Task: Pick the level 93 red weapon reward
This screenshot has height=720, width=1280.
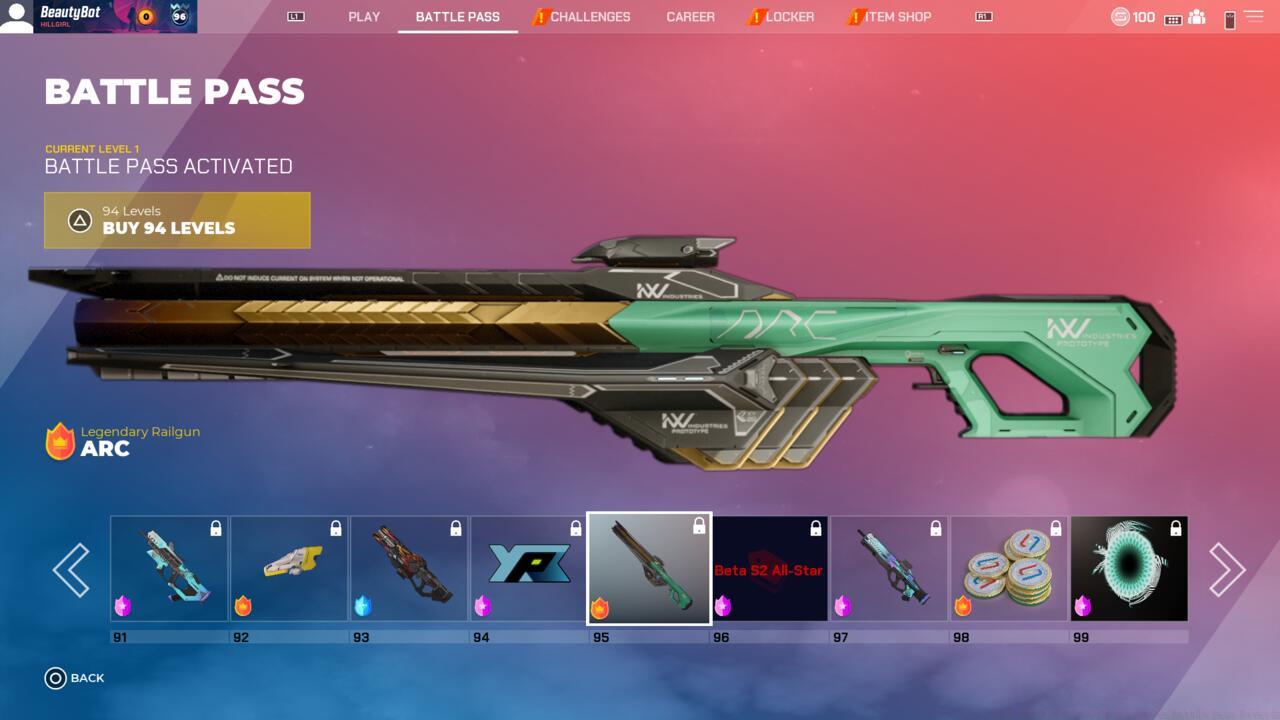Action: 409,569
